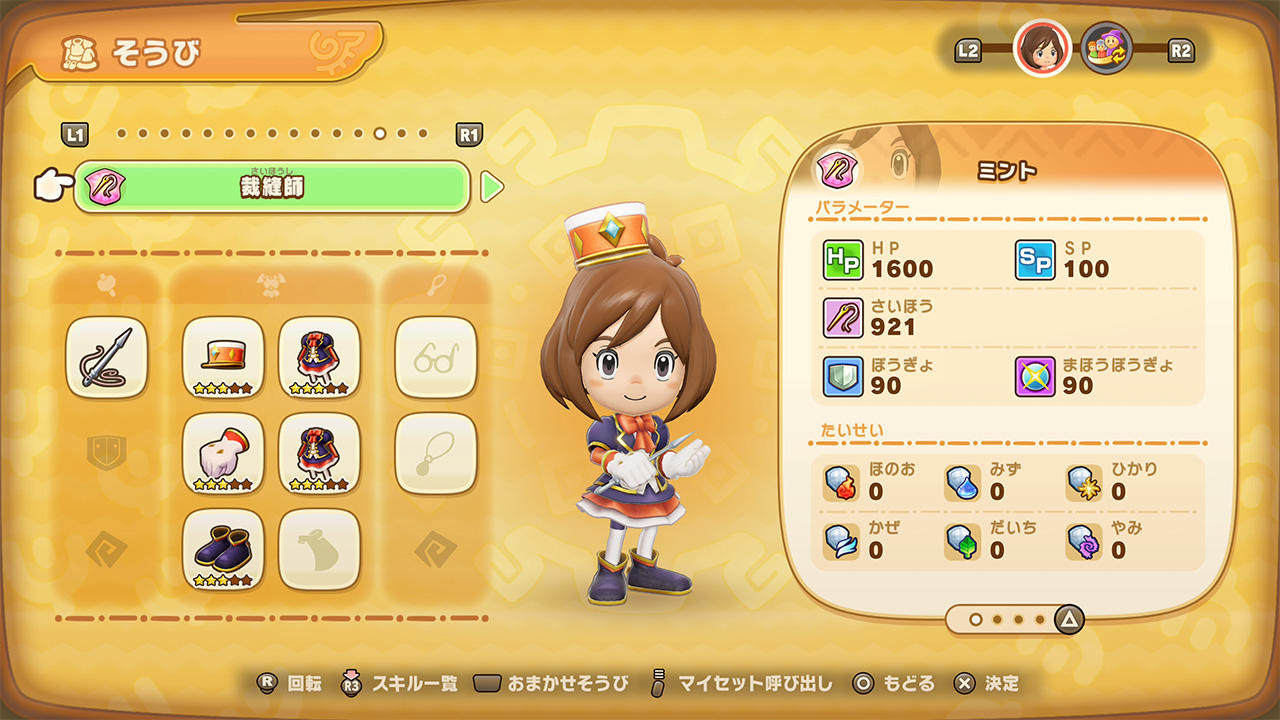Open the white glove equipment slot
Image resolution: width=1280 pixels, height=720 pixels.
tap(223, 453)
